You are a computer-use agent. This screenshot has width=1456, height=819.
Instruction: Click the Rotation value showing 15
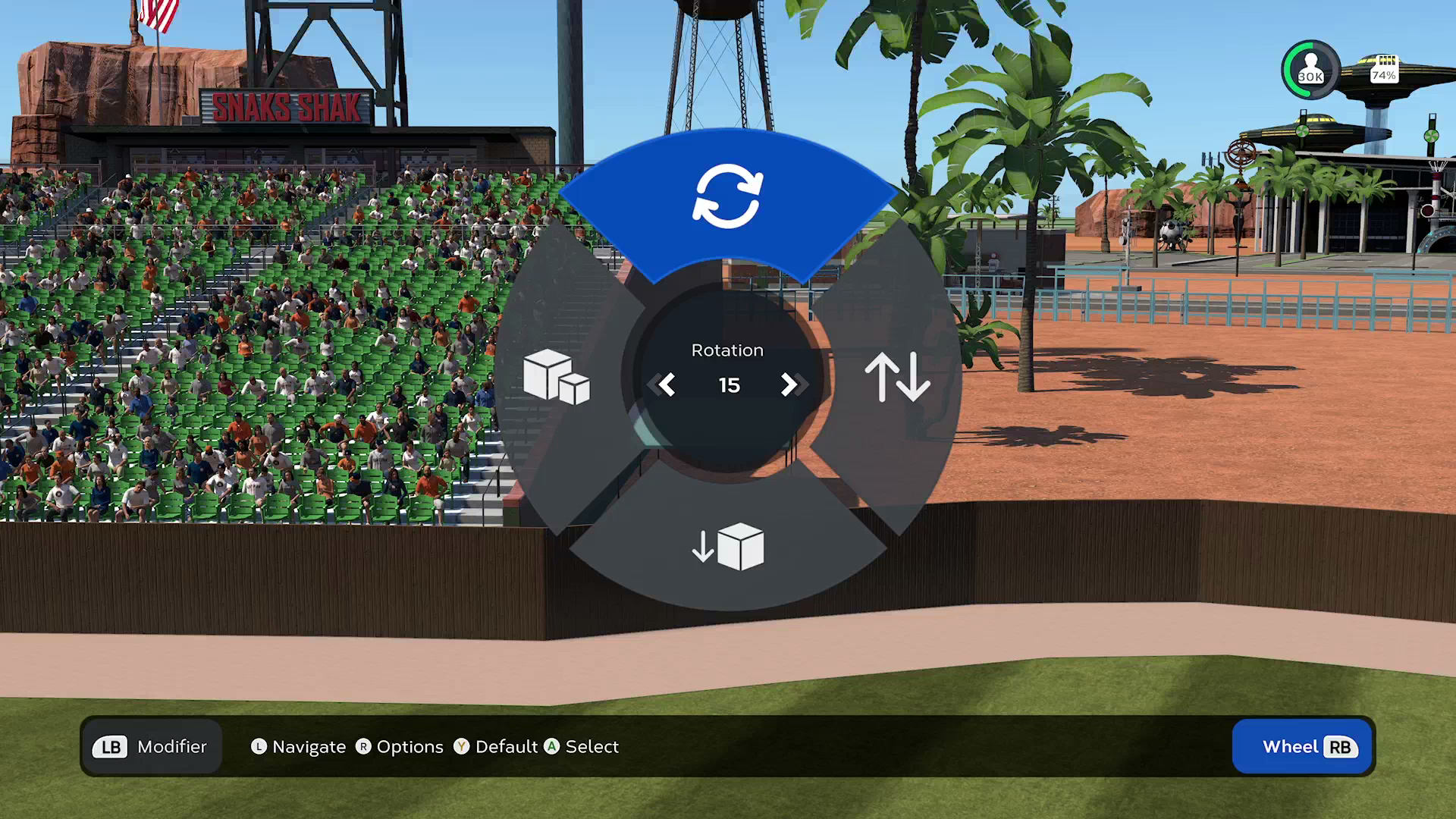728,385
